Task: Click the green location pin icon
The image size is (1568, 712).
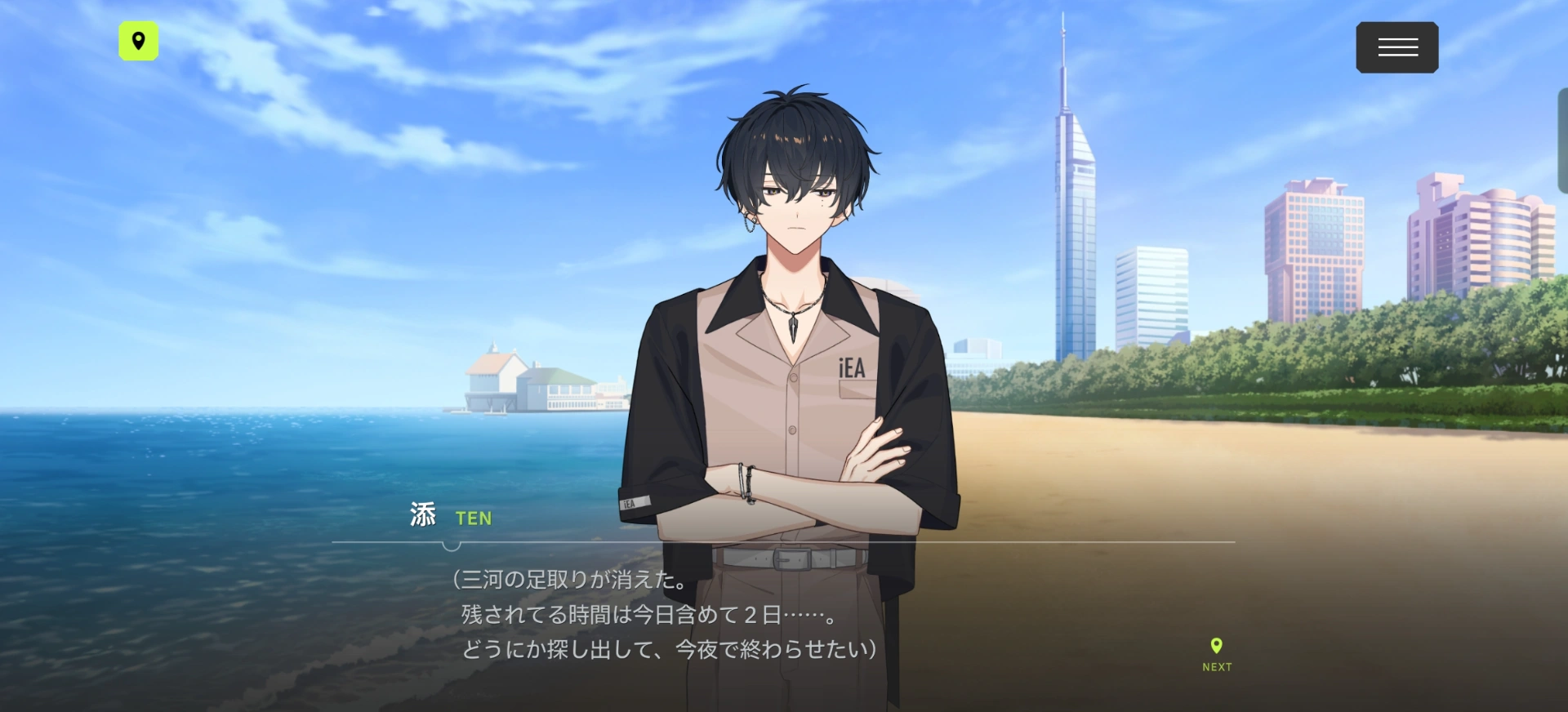Action: pyautogui.click(x=139, y=41)
